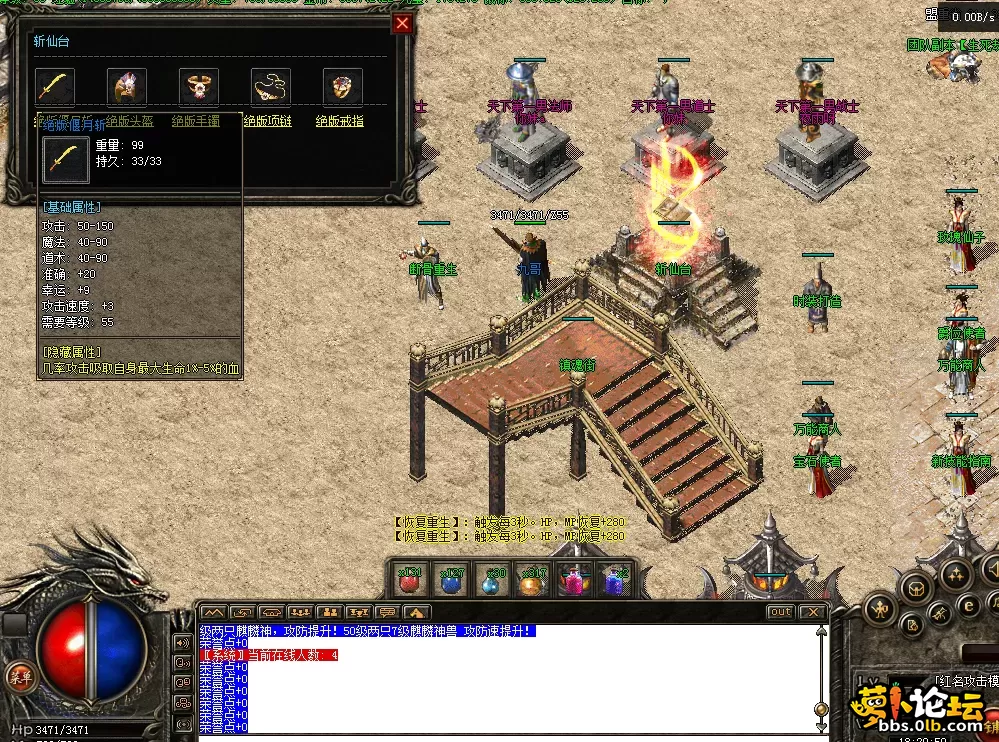Use the orange potion in the hotbar

pos(532,580)
